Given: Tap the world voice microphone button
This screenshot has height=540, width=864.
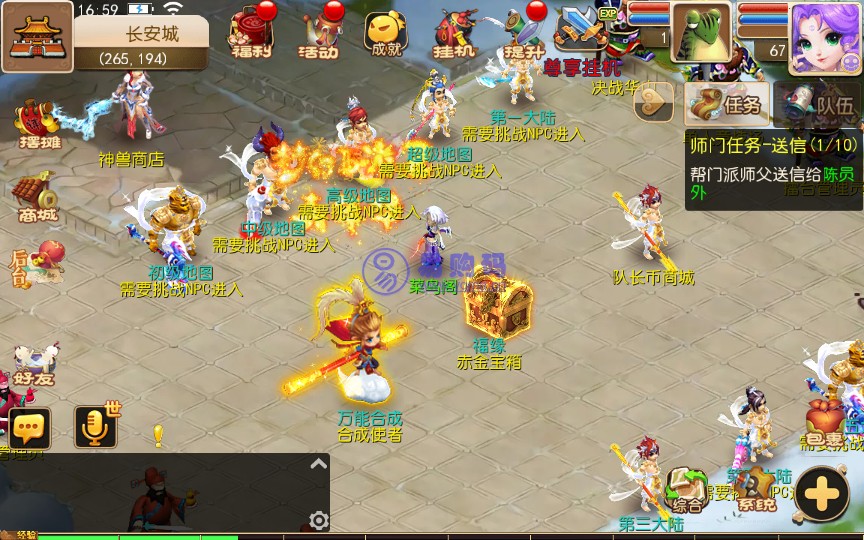Looking at the screenshot, I should [96, 428].
